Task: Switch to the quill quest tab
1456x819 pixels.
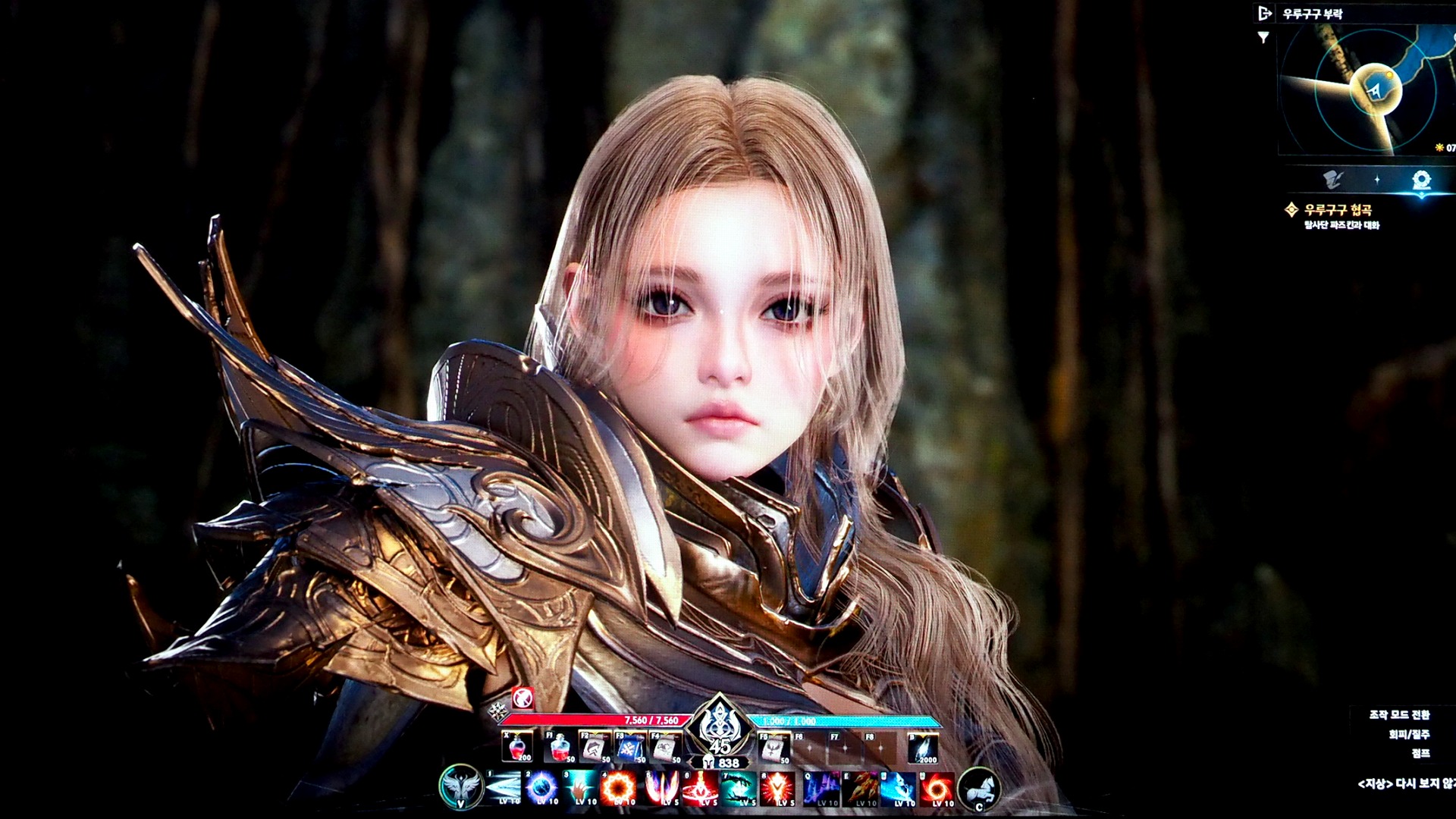Action: point(1334,180)
